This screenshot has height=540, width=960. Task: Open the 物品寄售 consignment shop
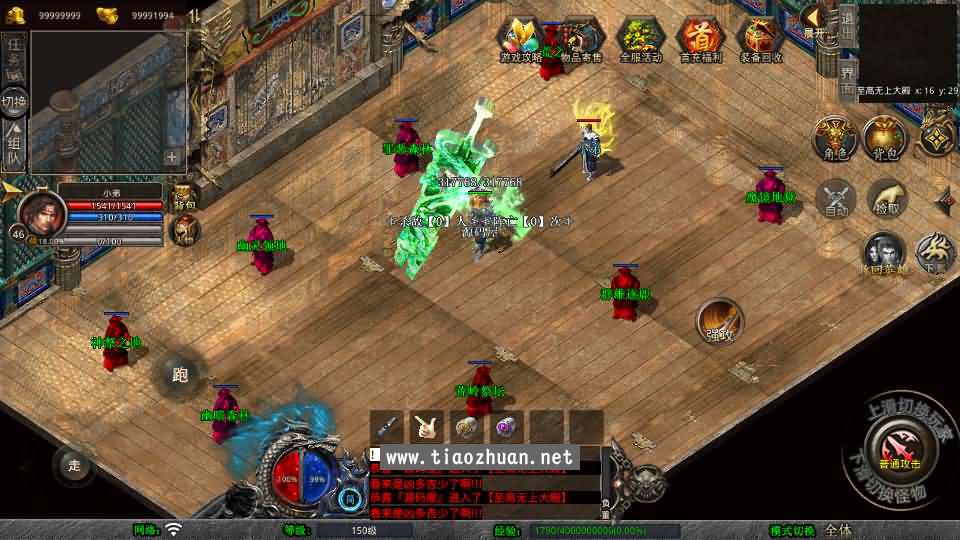pos(581,40)
